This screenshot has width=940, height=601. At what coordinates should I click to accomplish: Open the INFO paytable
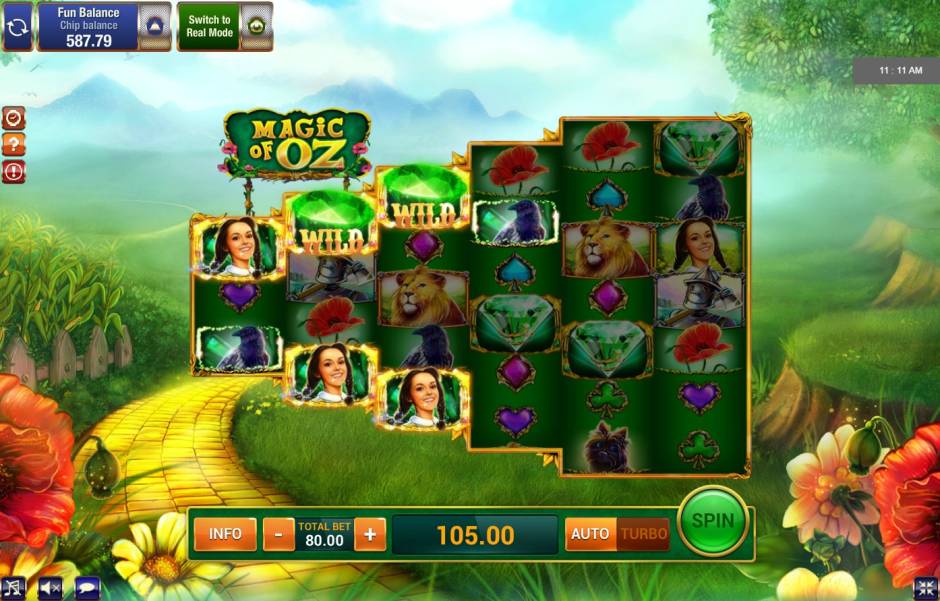click(225, 534)
